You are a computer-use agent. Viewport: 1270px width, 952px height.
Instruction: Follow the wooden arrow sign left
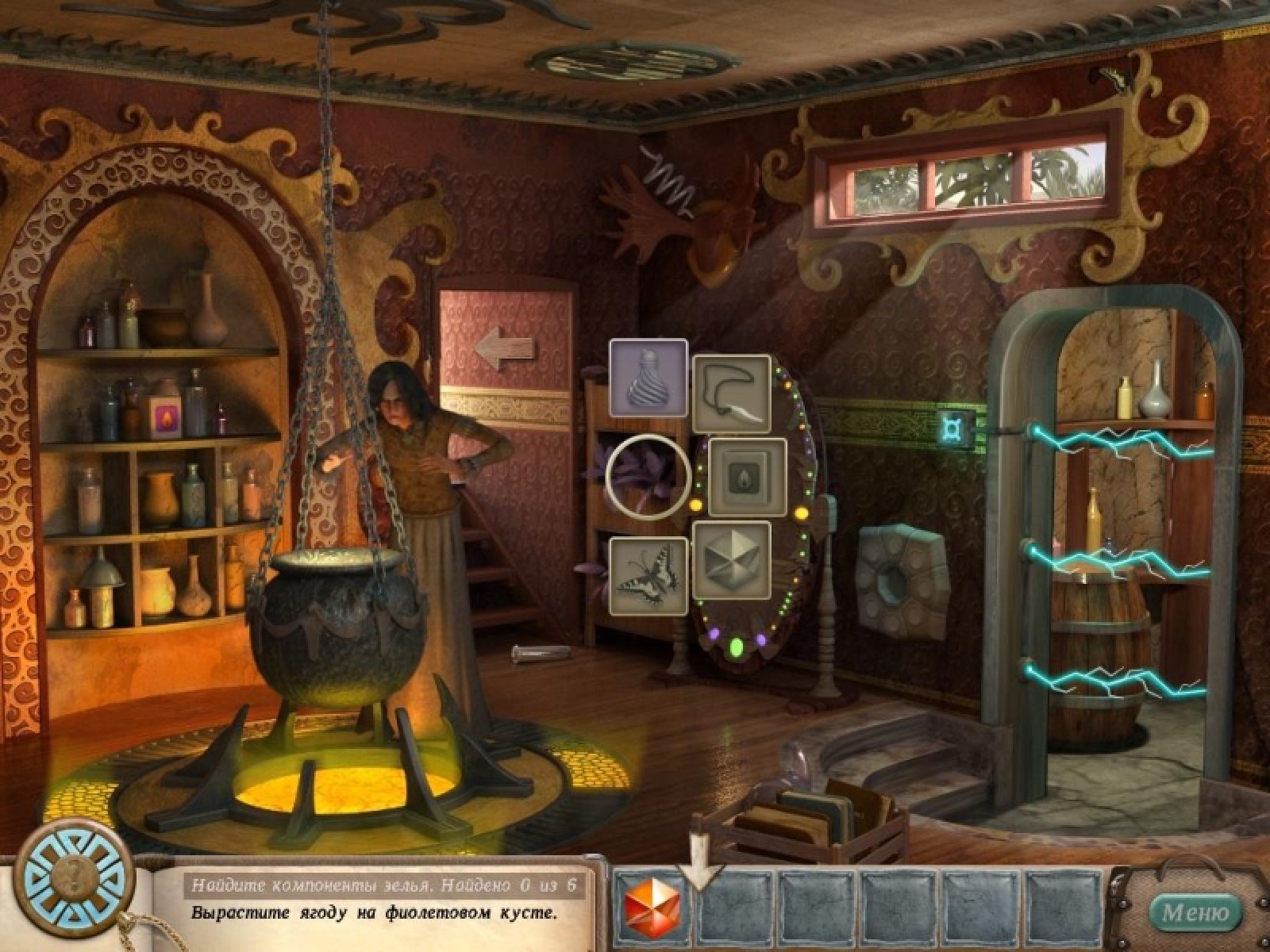[x=503, y=347]
